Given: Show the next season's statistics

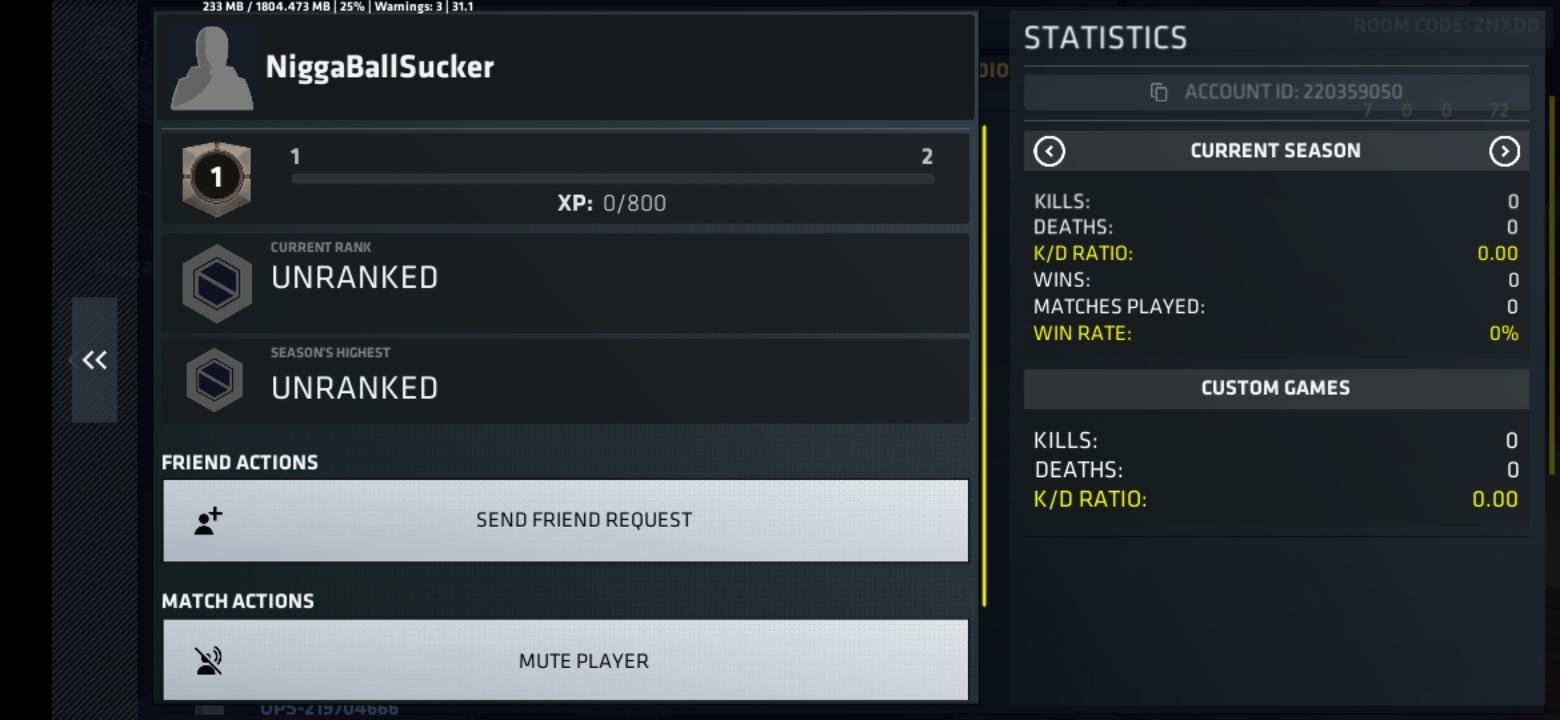Looking at the screenshot, I should click(x=1504, y=151).
